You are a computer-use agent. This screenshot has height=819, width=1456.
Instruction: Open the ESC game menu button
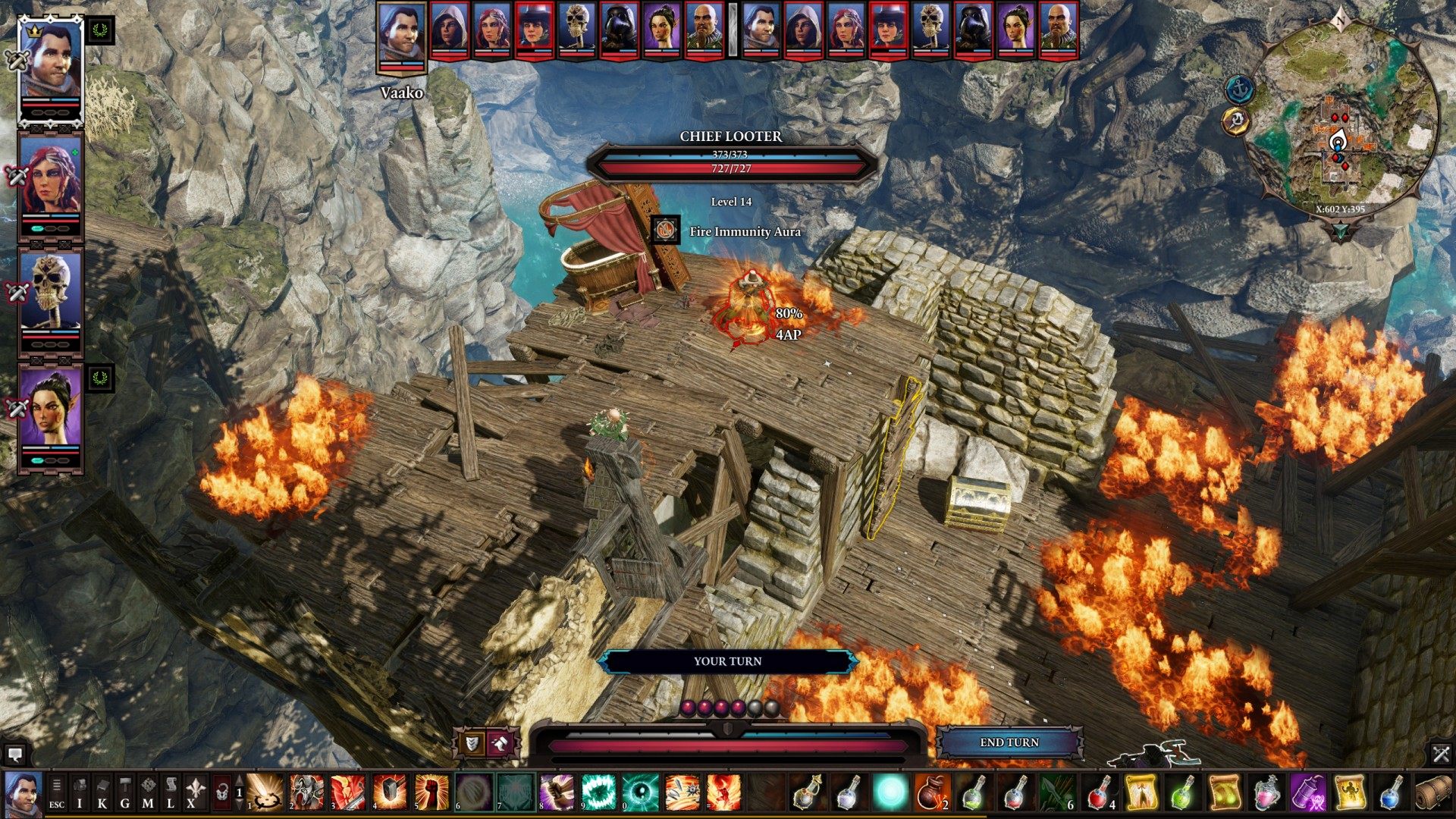[57, 793]
